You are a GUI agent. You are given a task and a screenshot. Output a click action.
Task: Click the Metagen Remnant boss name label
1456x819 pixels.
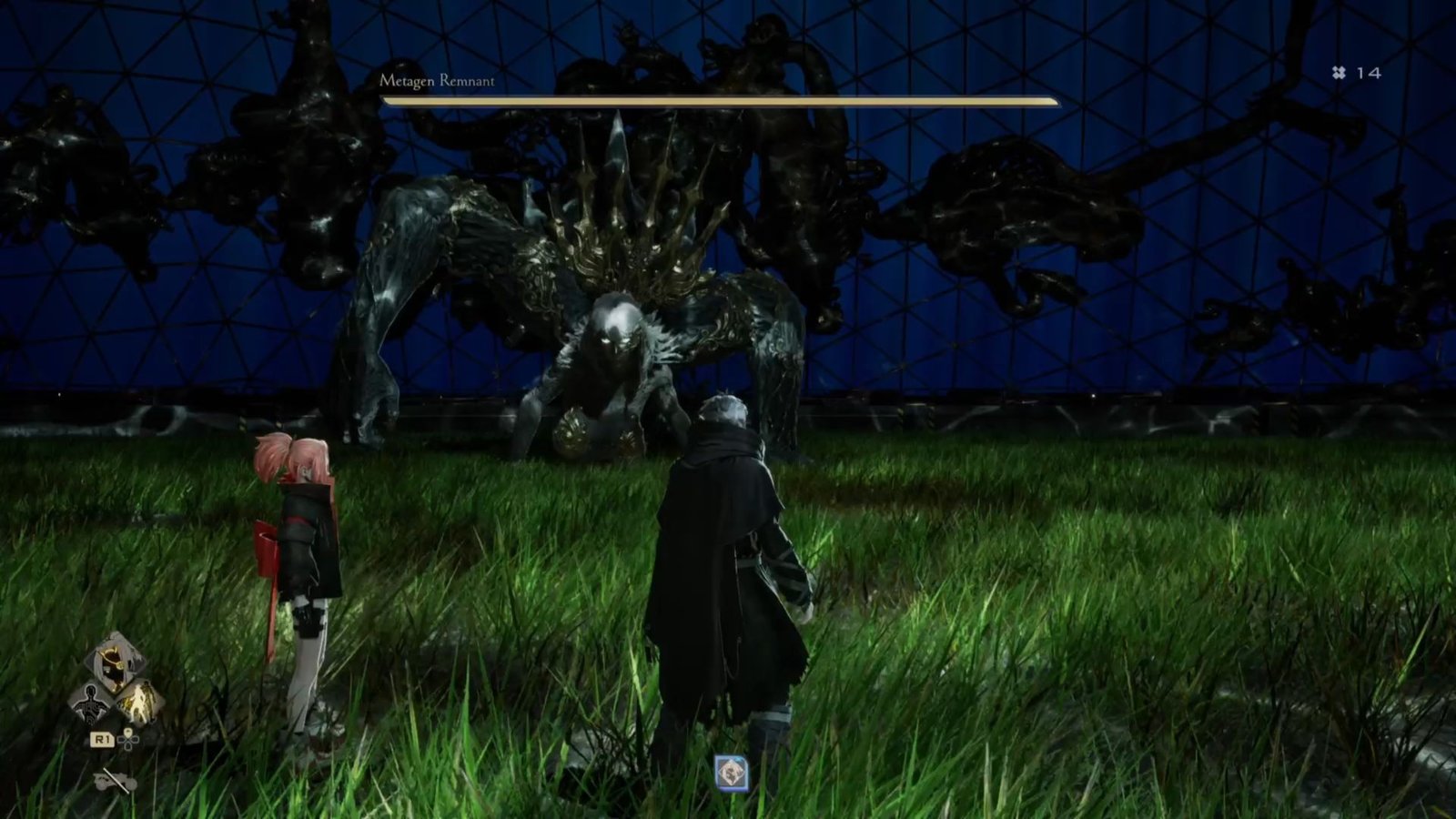tap(437, 80)
